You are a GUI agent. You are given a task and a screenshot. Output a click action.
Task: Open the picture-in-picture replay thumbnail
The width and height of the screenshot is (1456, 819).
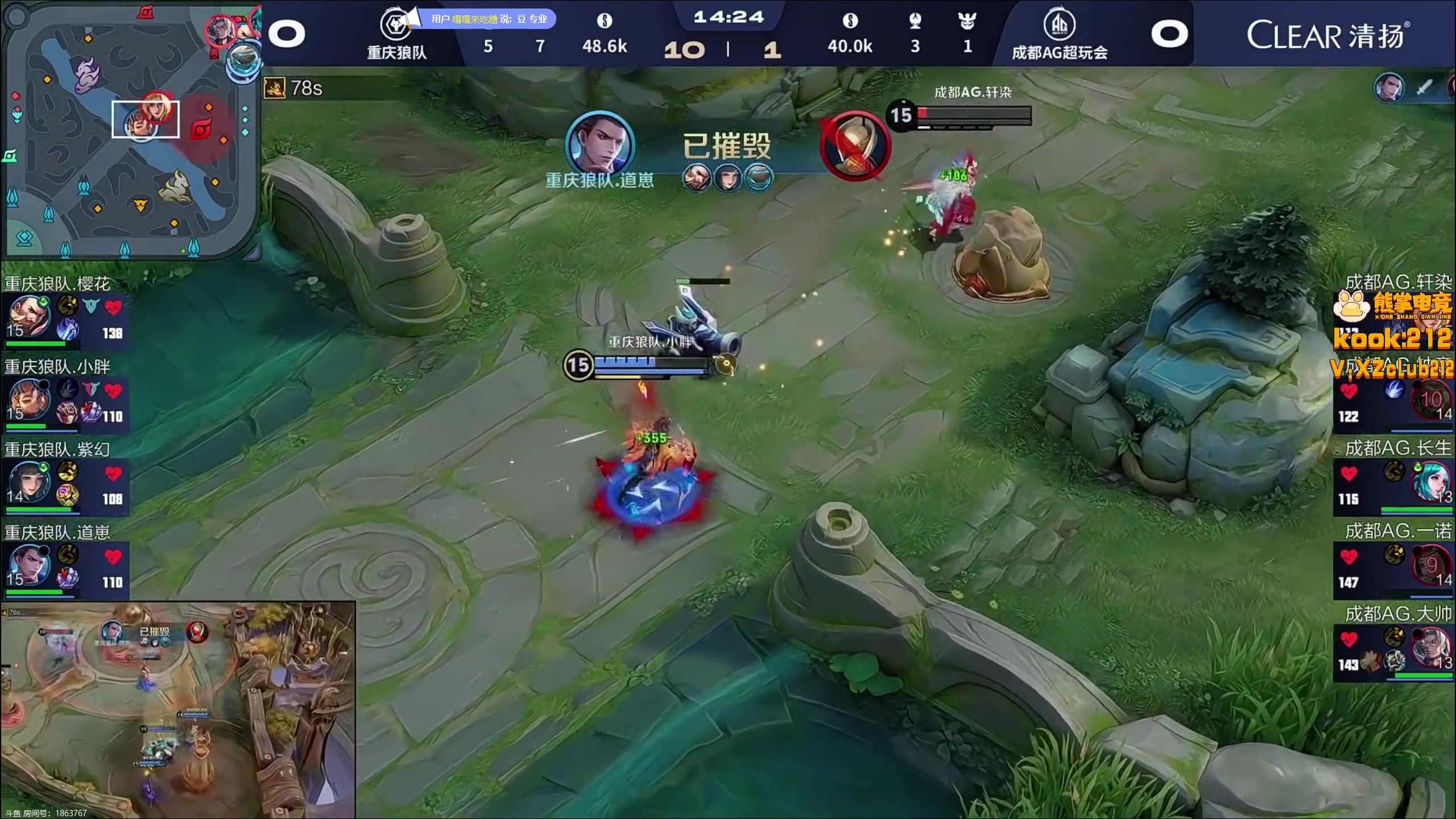click(178, 710)
